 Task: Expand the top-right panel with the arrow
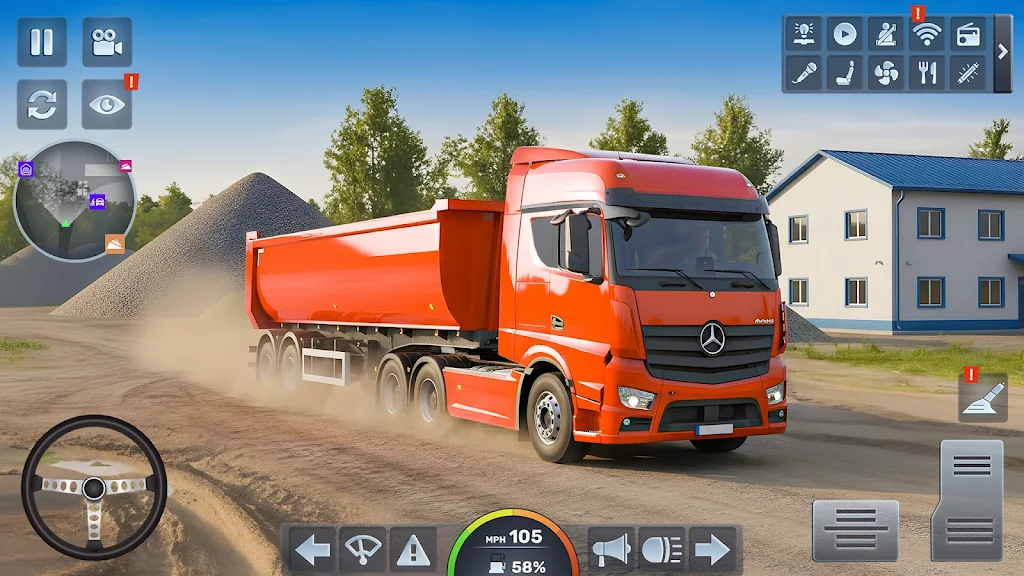point(1002,52)
